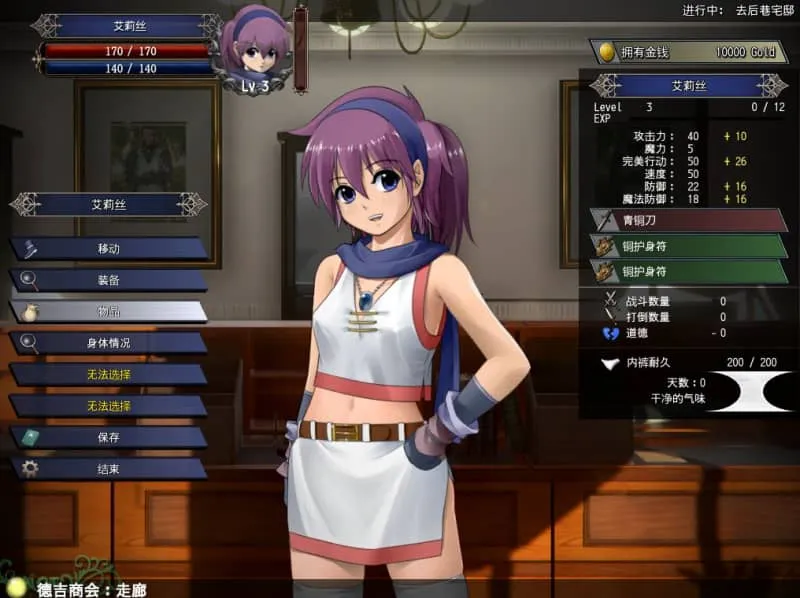800x598 pixels.
Task: Choose 保存 to save the game
Action: click(x=108, y=437)
